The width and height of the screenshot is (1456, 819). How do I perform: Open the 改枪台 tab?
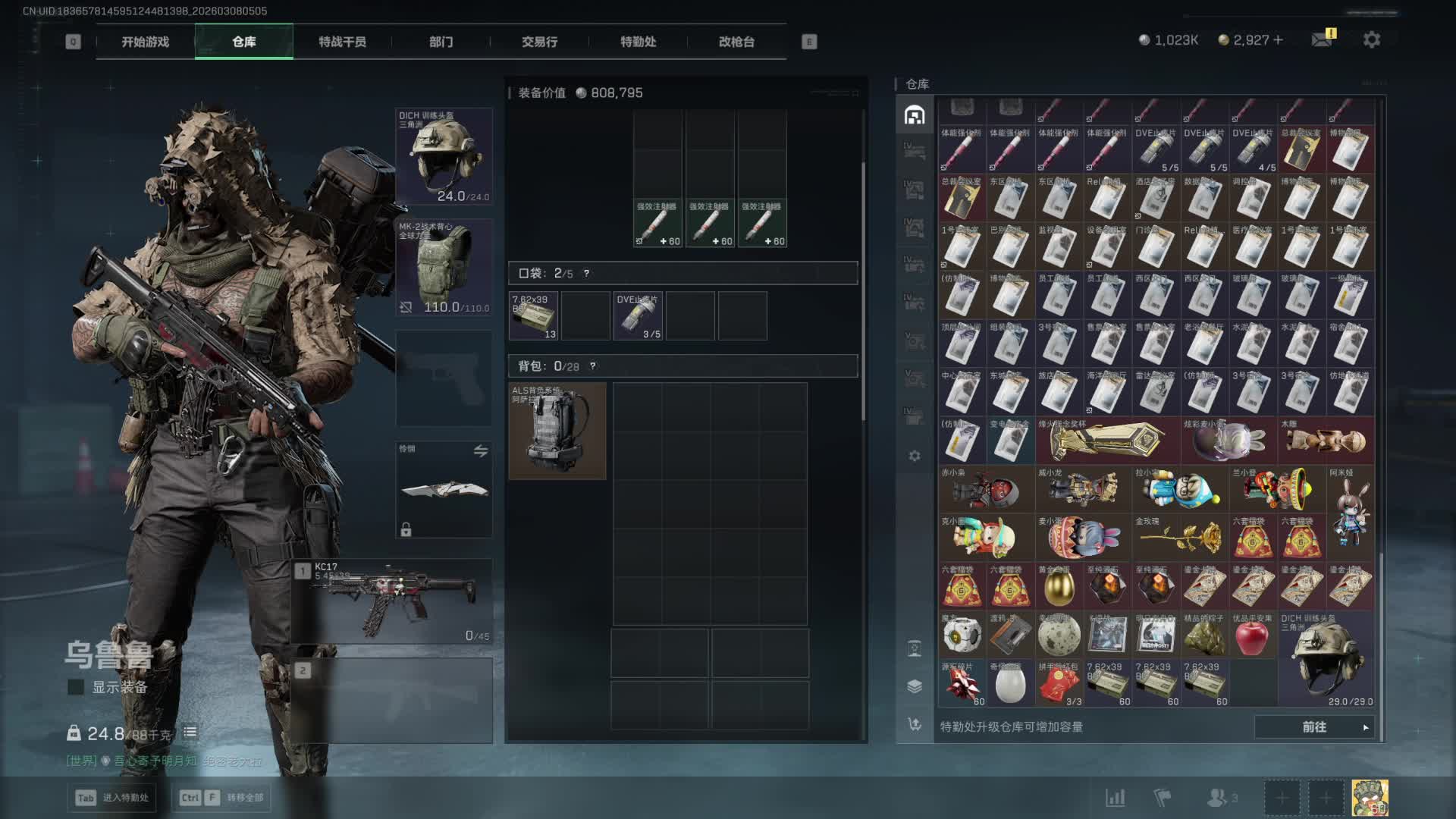736,42
